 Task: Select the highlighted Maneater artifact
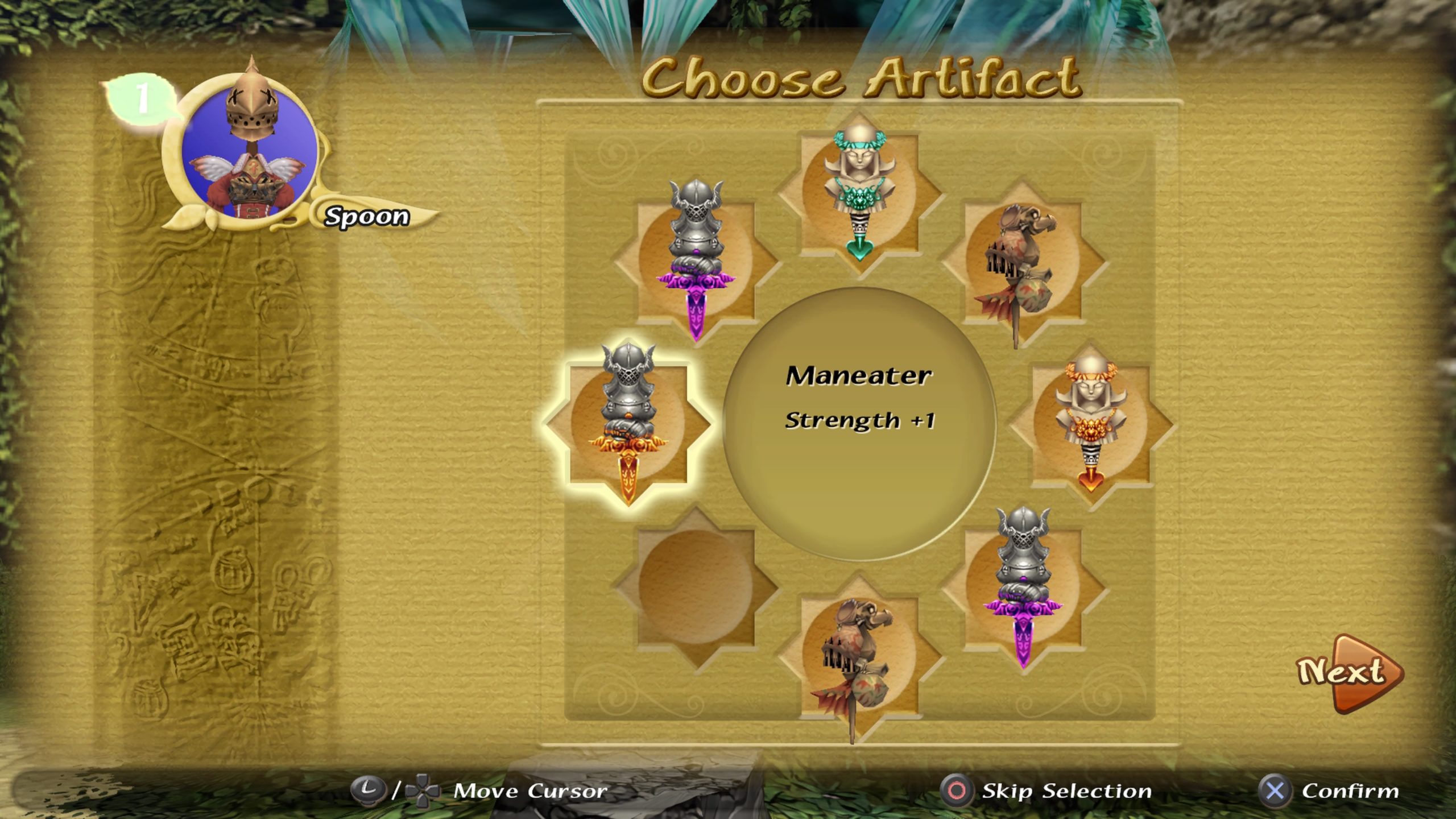(628, 422)
